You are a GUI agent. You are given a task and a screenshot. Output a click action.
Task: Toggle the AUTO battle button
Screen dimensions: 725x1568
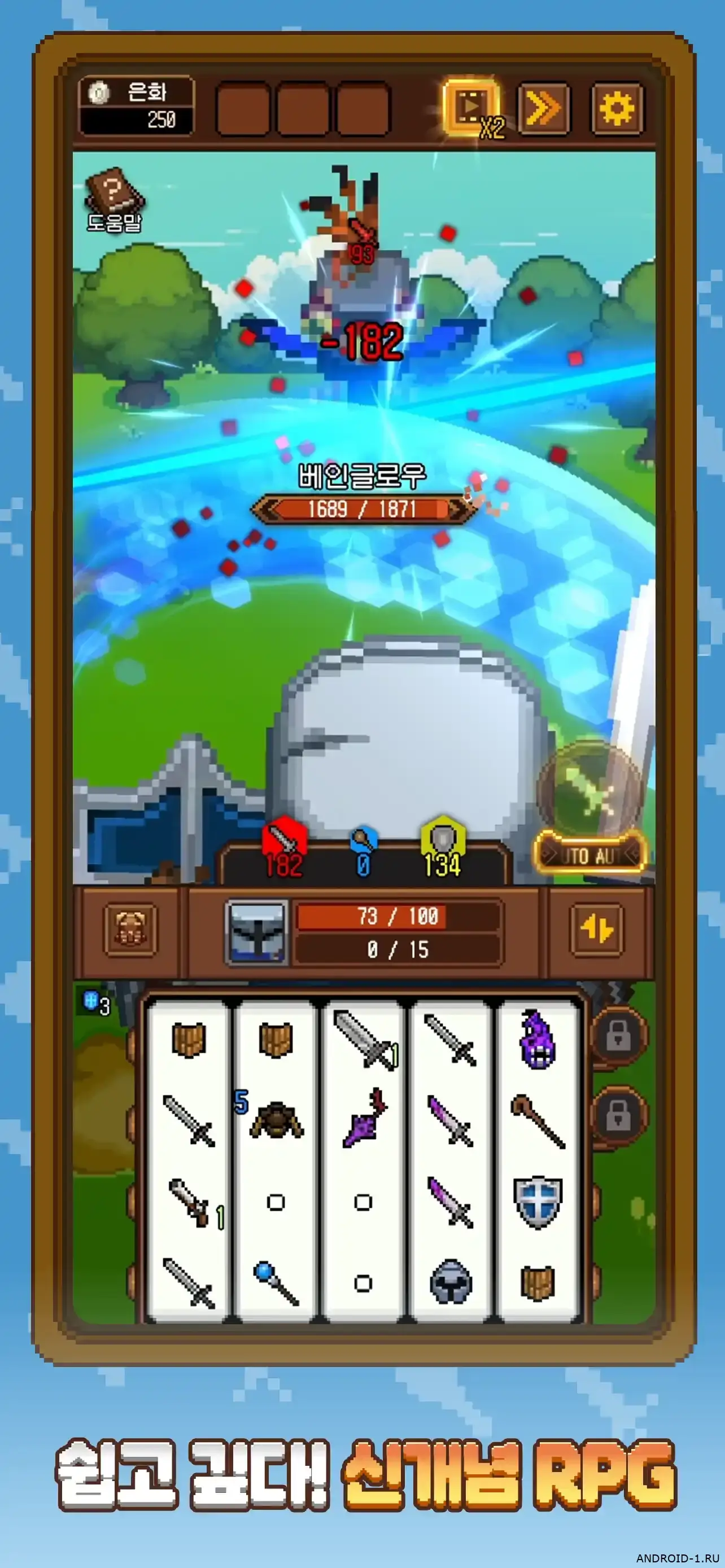coord(589,855)
